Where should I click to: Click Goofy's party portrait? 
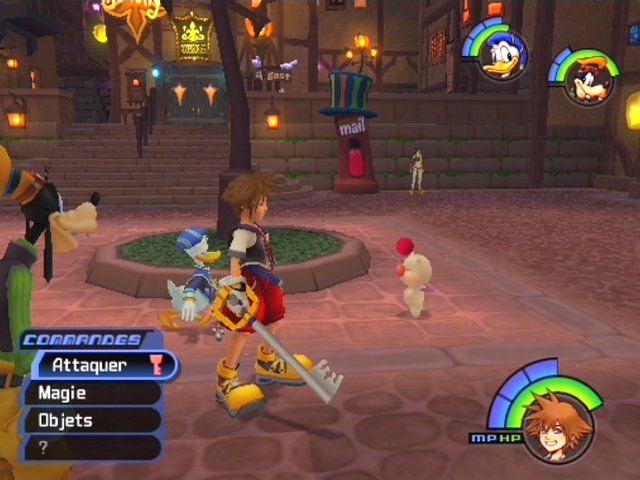[588, 81]
